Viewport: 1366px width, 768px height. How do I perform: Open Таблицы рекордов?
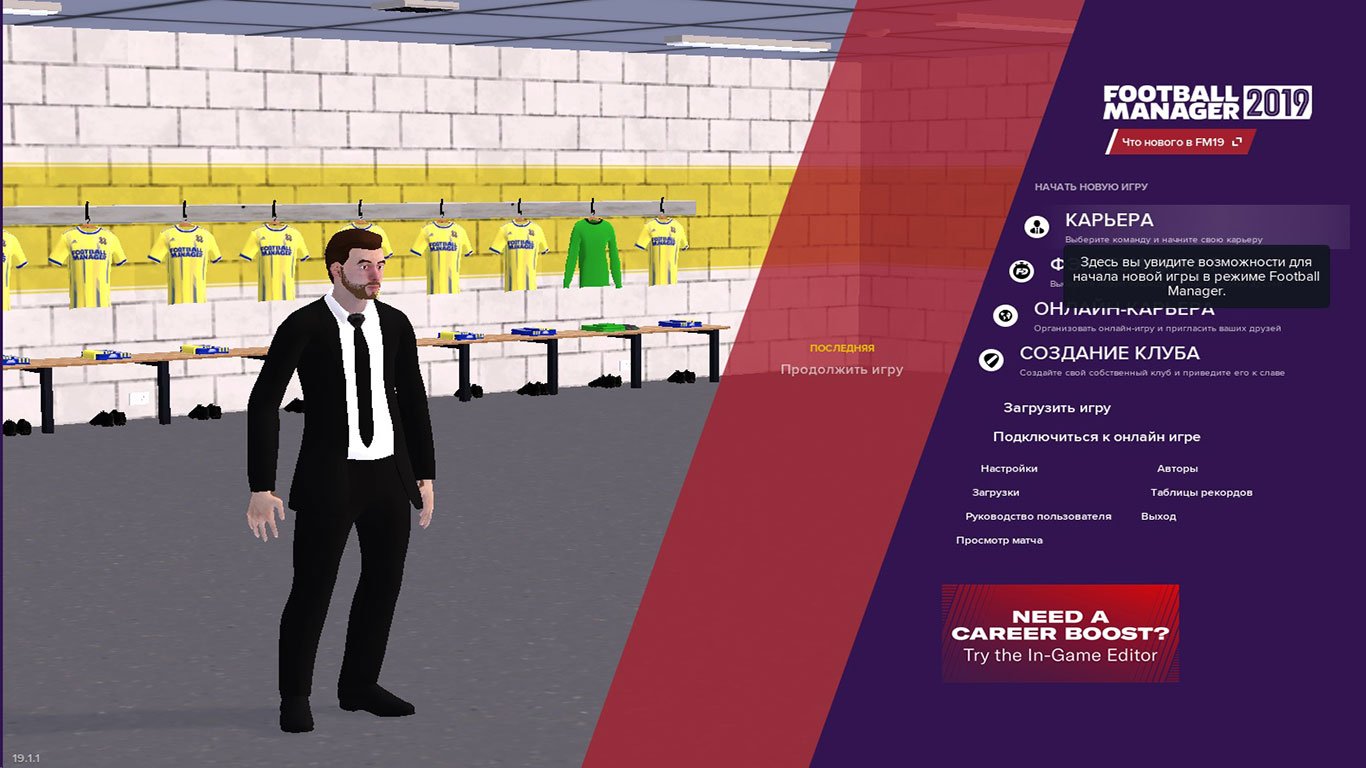[1202, 492]
